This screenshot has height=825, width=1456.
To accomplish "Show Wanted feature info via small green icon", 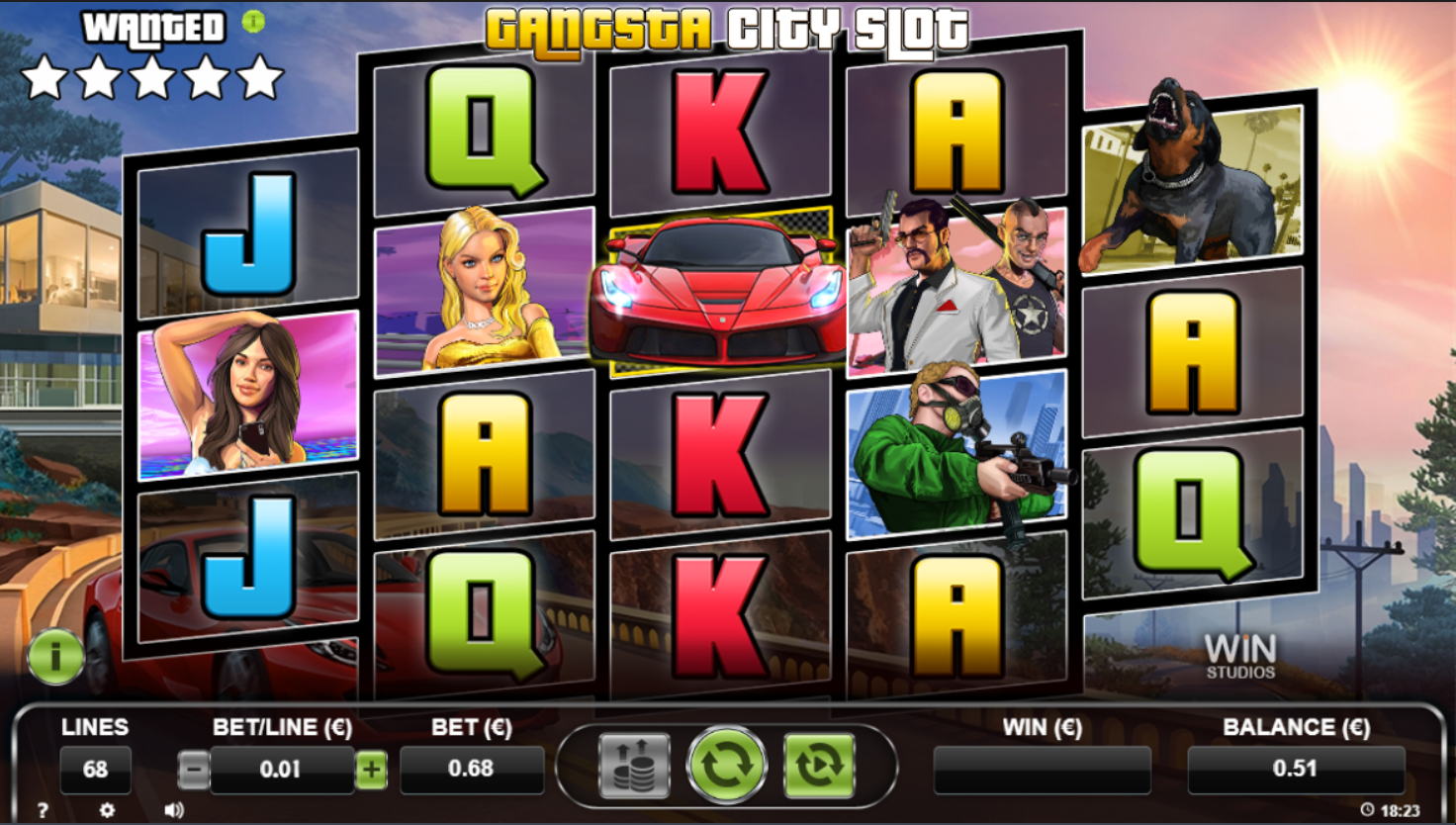I will point(253,22).
